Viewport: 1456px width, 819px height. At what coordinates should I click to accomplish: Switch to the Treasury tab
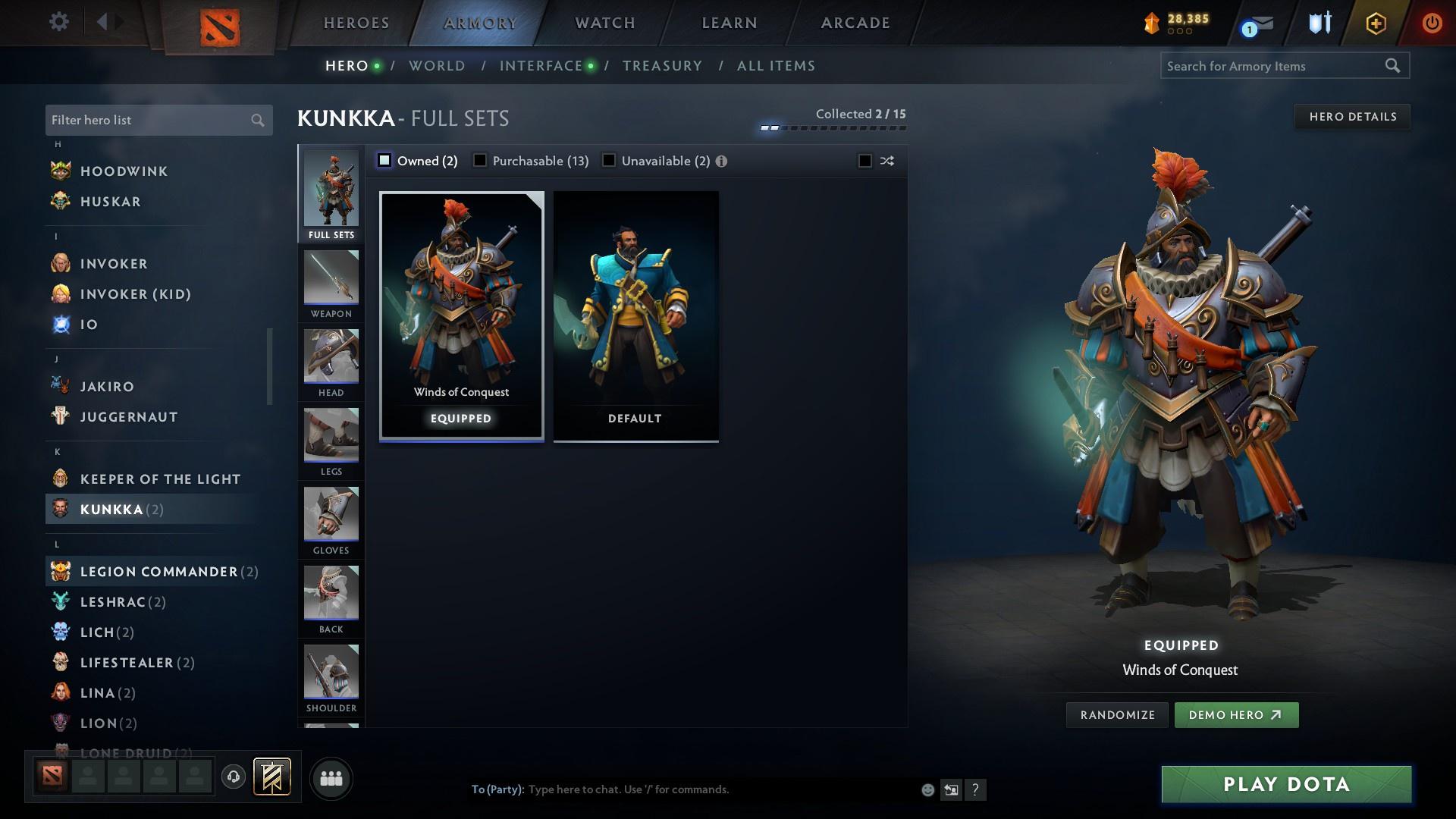(662, 65)
